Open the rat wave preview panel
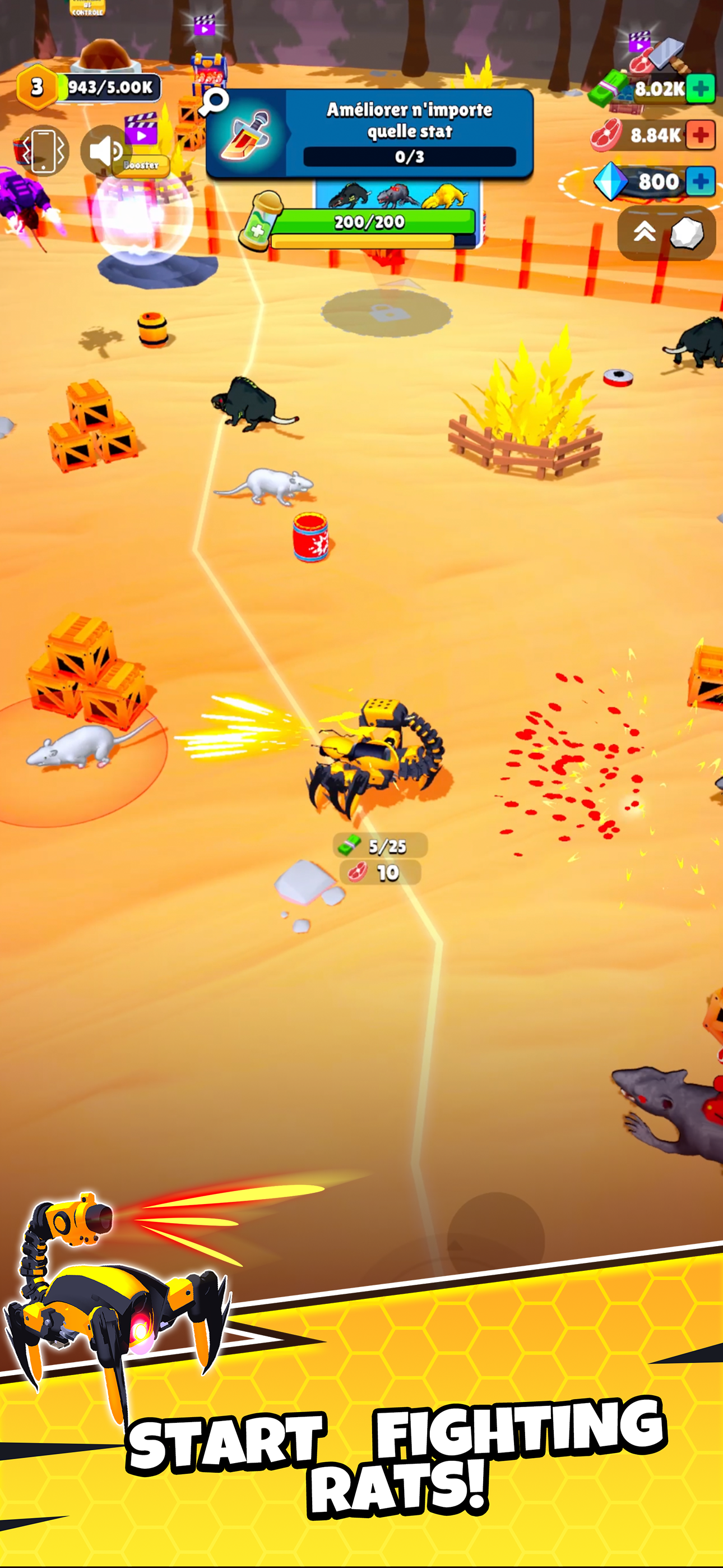Screen dimensions: 723x1568 point(398,196)
